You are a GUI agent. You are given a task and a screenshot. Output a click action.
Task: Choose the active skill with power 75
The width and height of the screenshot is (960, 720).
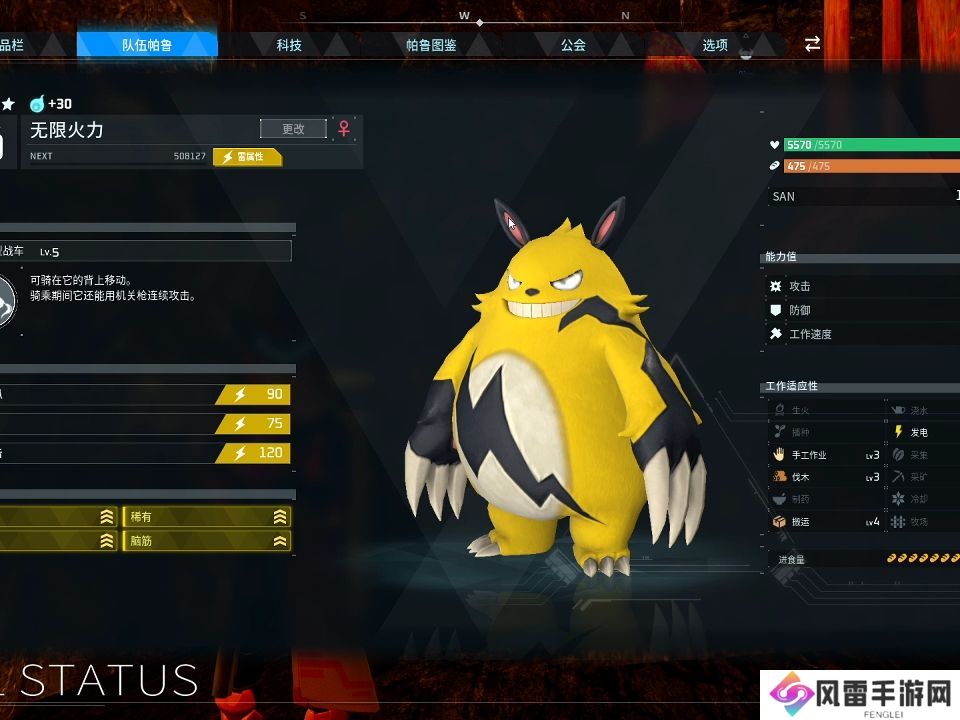coord(145,423)
